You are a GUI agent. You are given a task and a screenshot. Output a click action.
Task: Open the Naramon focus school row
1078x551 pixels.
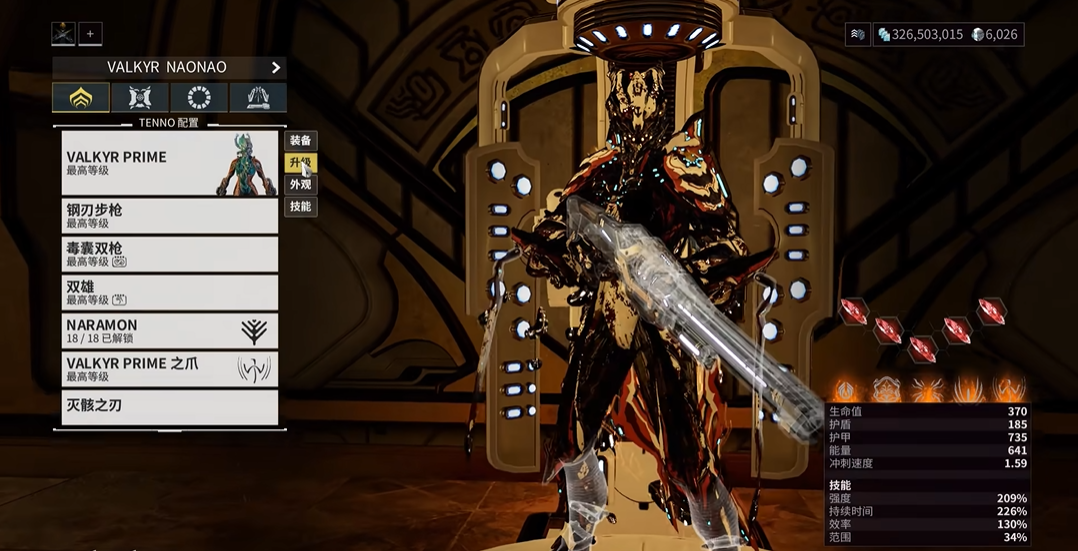click(x=169, y=331)
